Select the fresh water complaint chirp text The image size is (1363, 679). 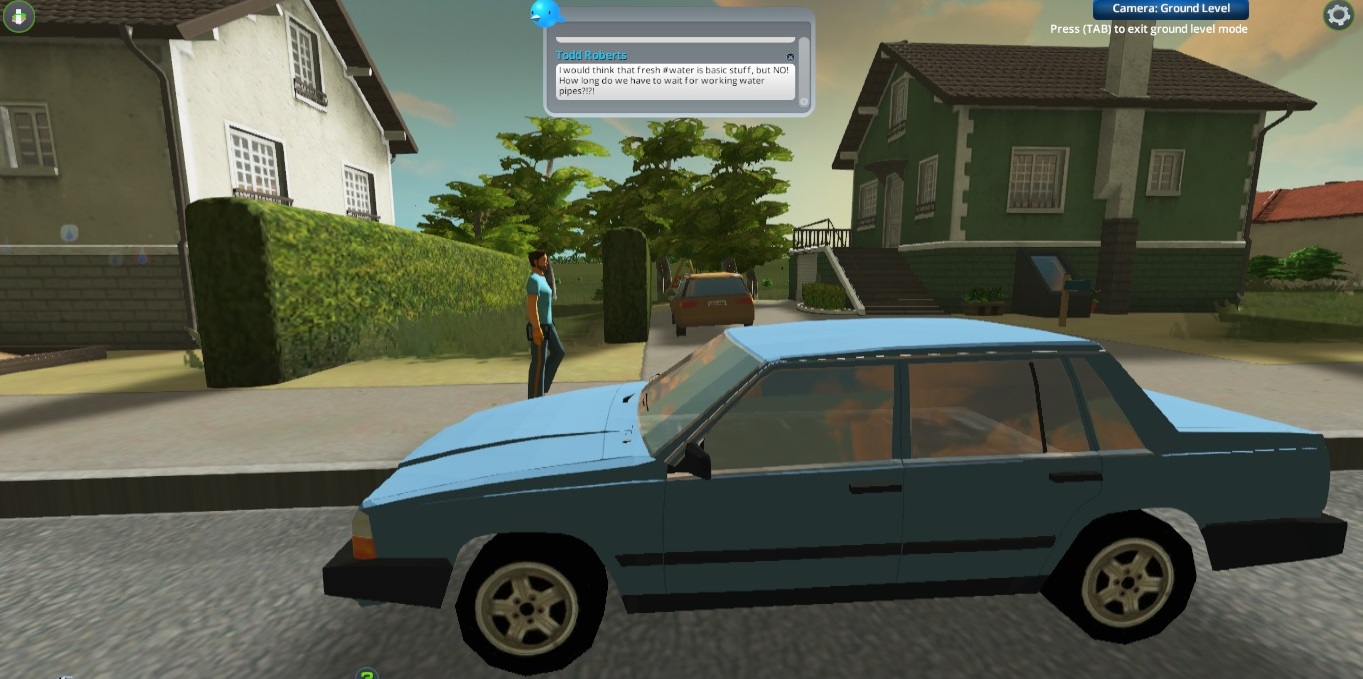point(674,82)
